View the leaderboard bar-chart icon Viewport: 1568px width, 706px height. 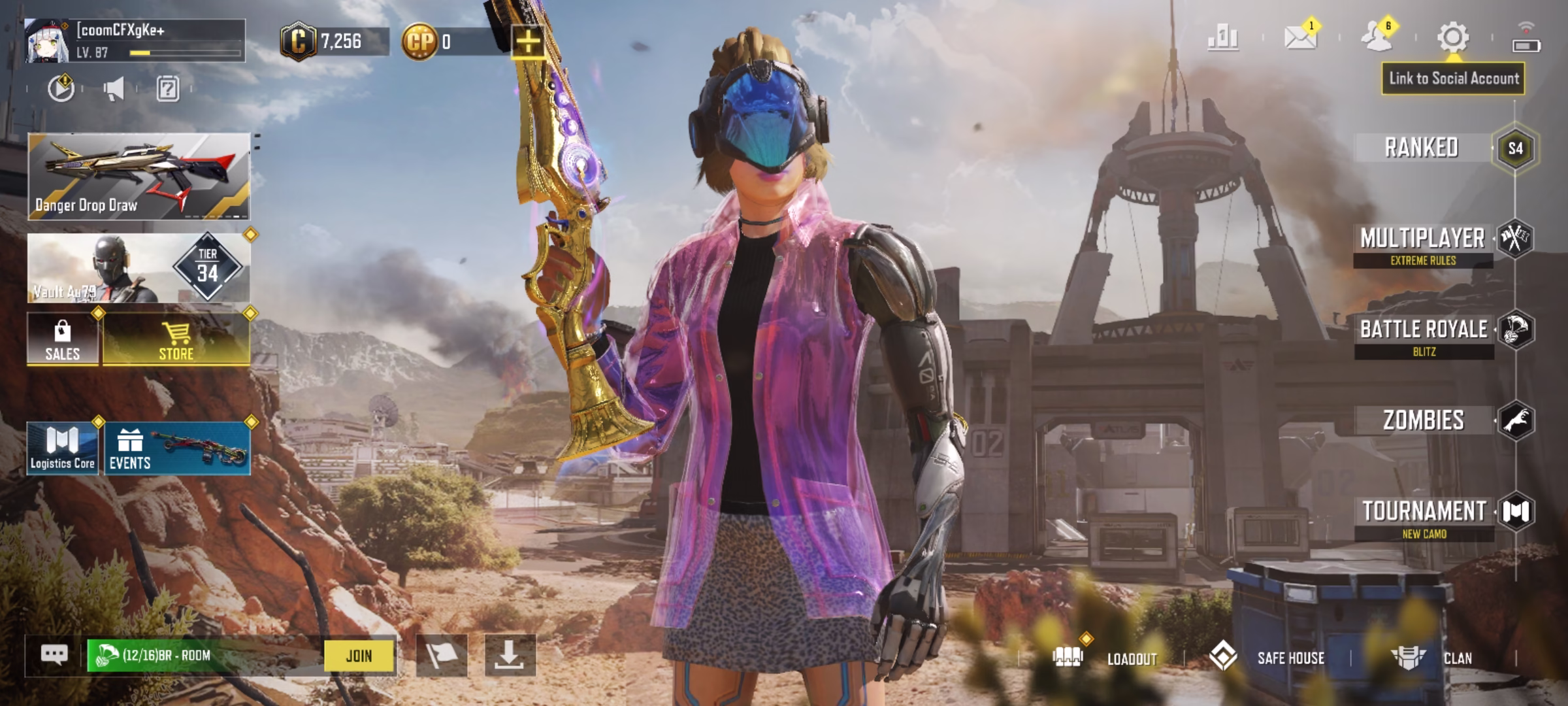click(1222, 37)
